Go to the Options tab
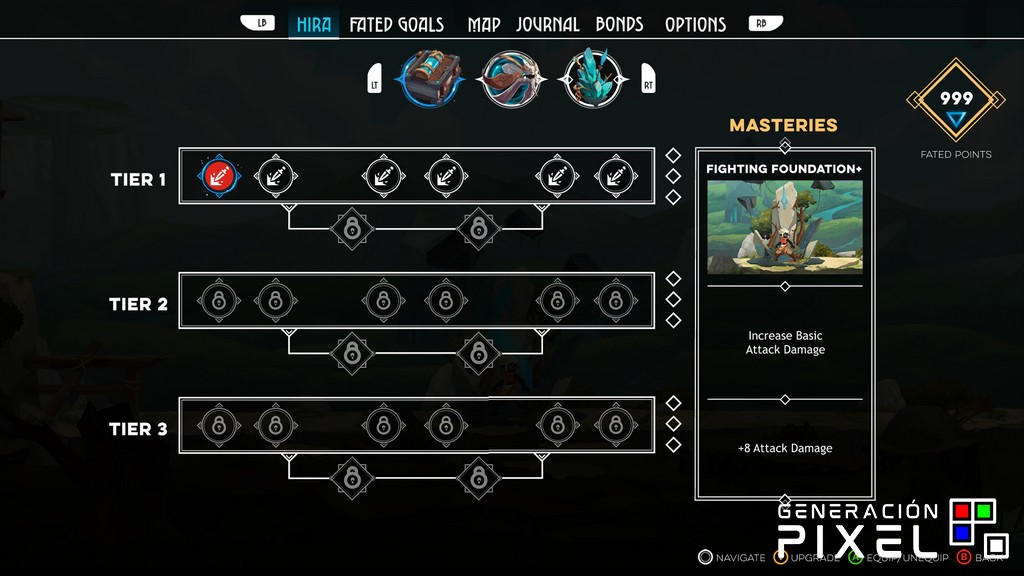 (x=695, y=24)
